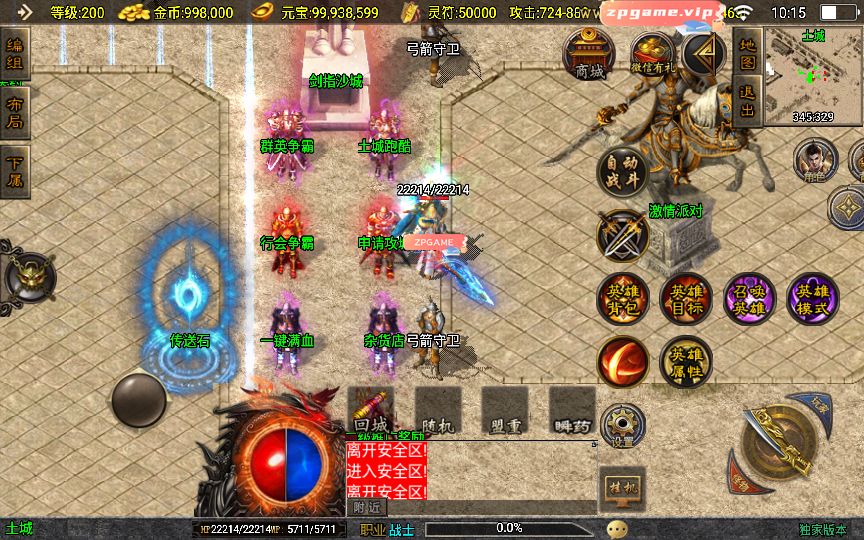Screen dimensions: 864x540
Task: Open the 编组 grouping tab
Action: (15, 54)
